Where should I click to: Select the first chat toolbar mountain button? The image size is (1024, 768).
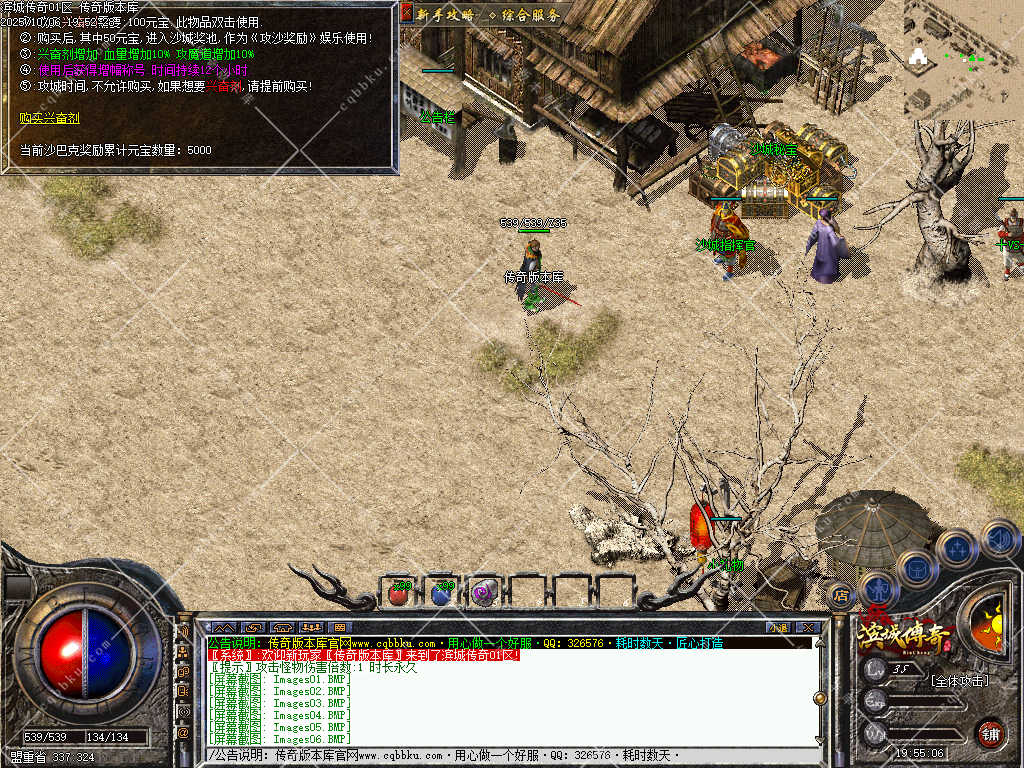tap(222, 627)
